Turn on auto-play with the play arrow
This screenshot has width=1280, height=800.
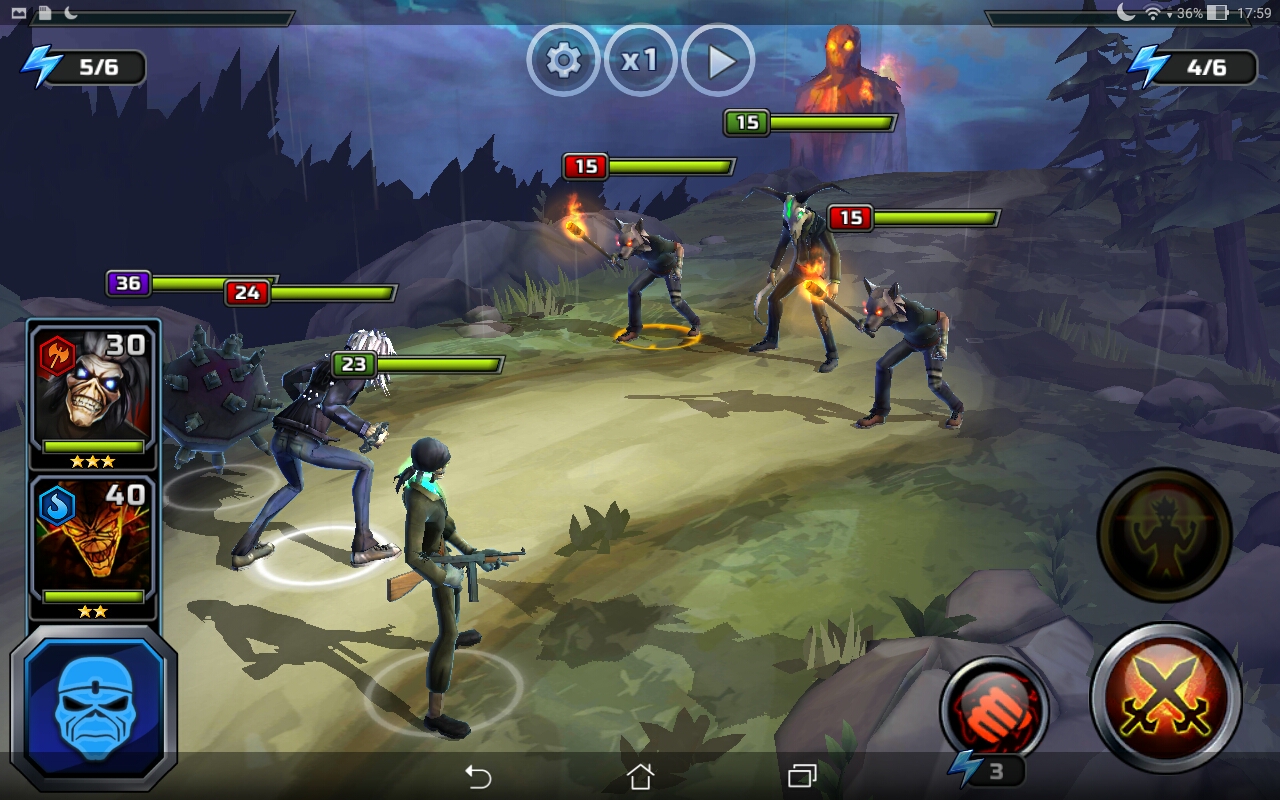point(718,61)
